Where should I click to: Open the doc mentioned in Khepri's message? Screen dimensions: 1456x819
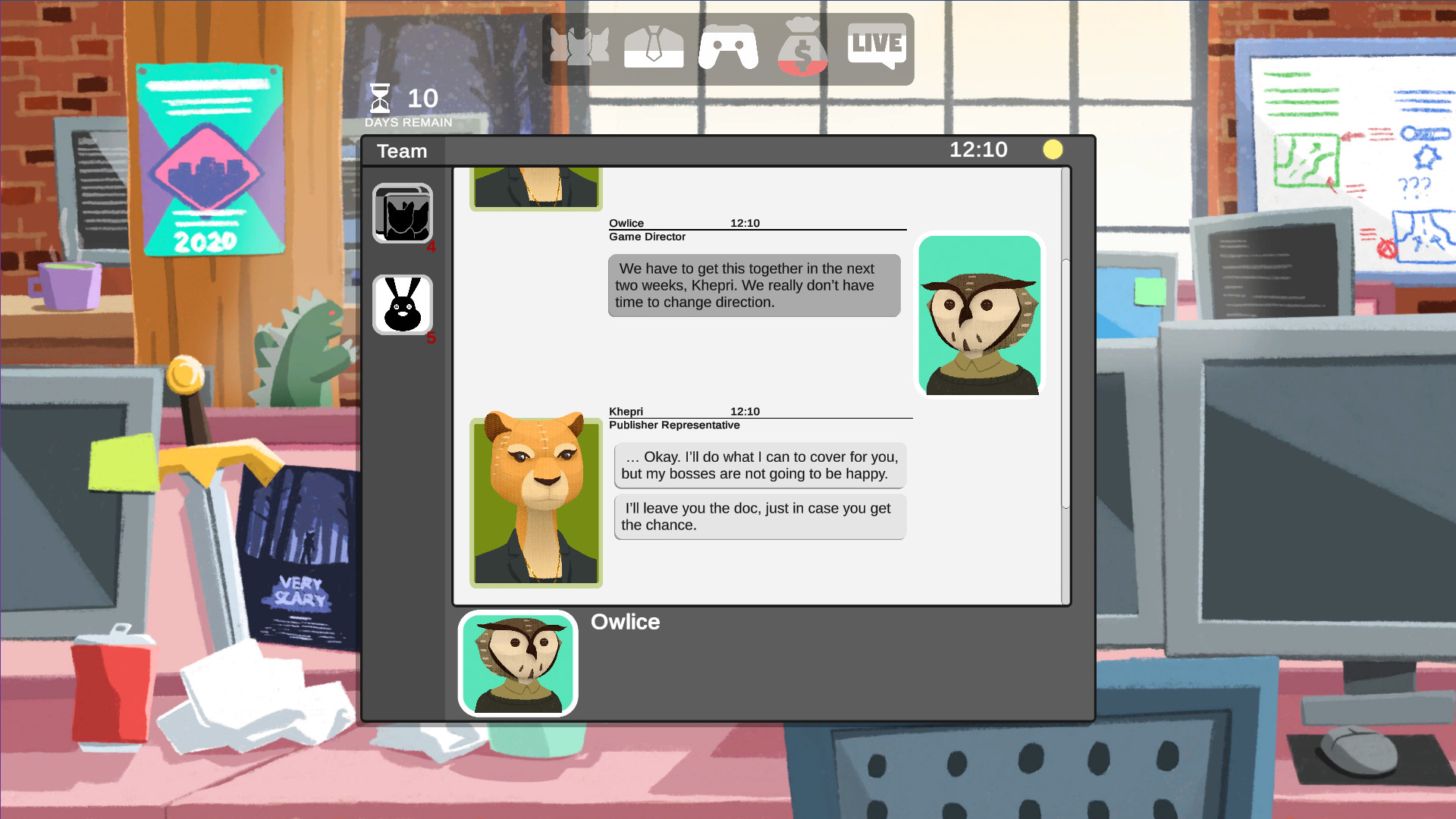tap(759, 516)
